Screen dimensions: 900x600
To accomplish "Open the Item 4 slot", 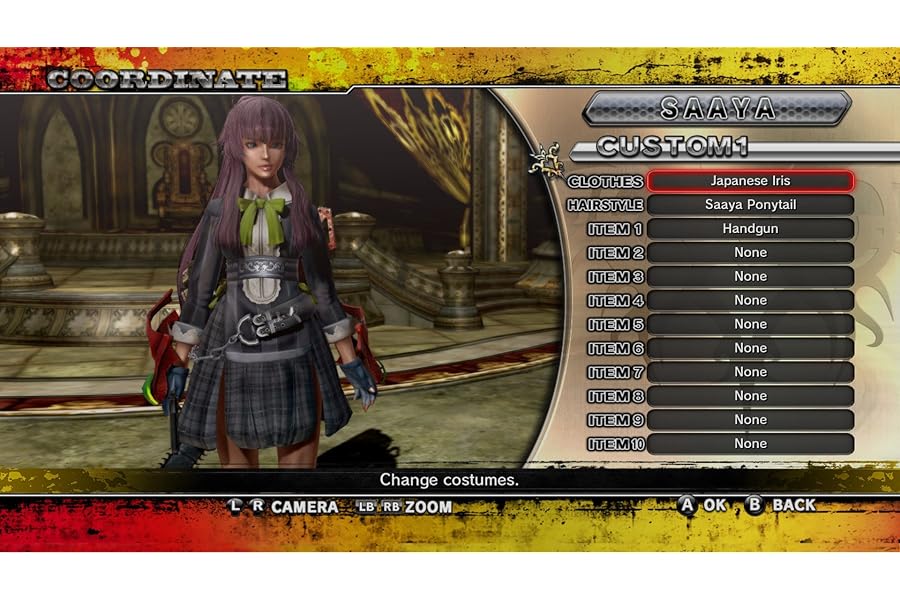I will tap(750, 300).
